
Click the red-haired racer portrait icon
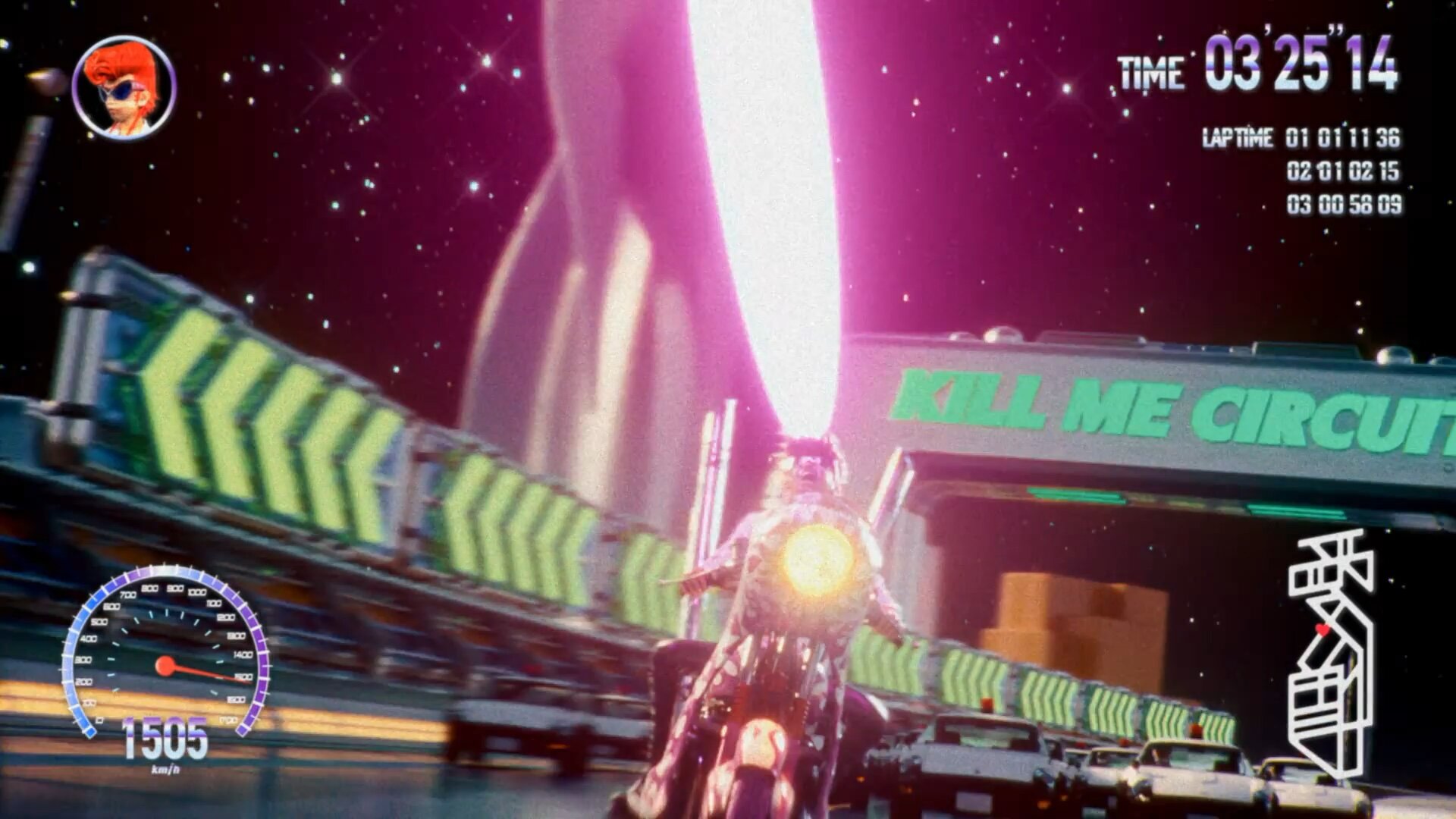124,88
